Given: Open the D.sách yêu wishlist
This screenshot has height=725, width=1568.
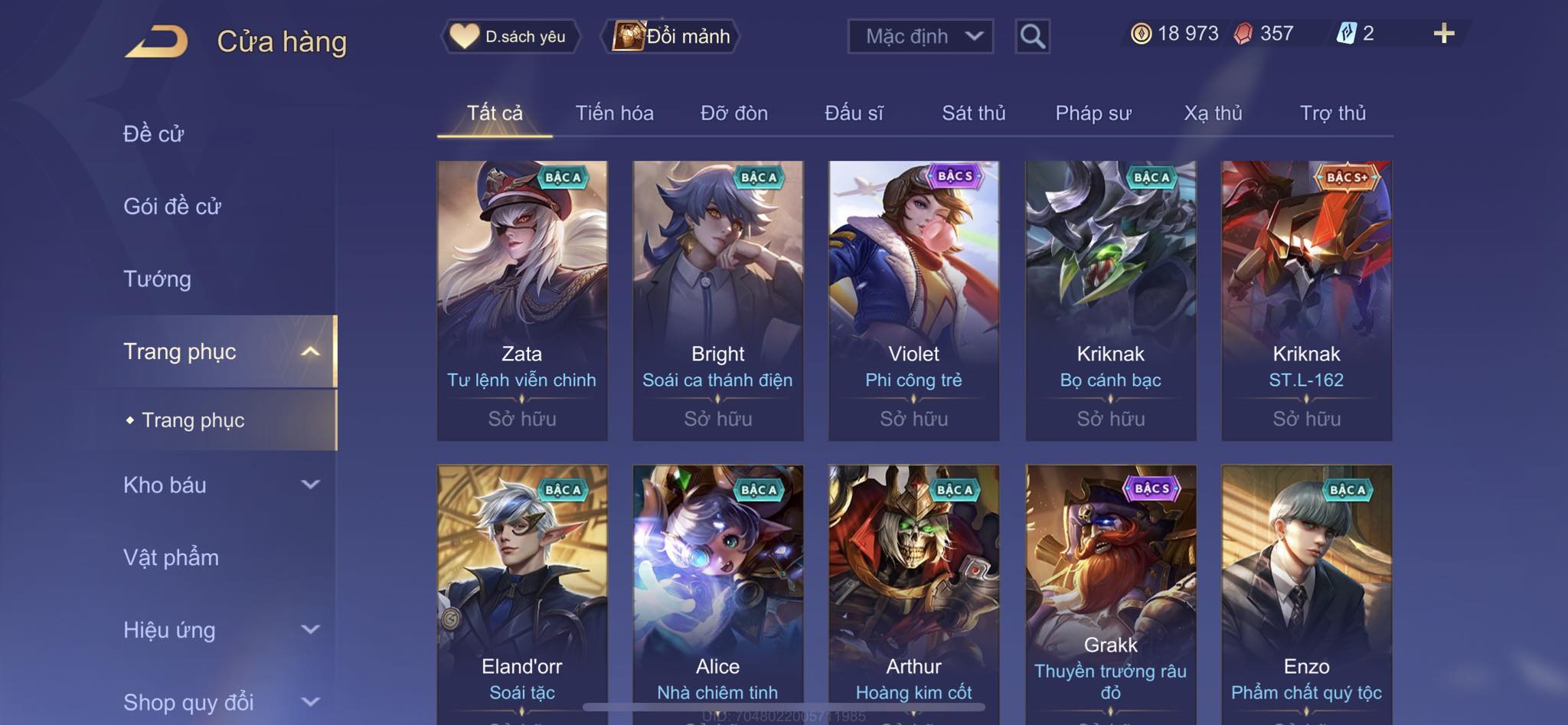Looking at the screenshot, I should click(x=510, y=36).
